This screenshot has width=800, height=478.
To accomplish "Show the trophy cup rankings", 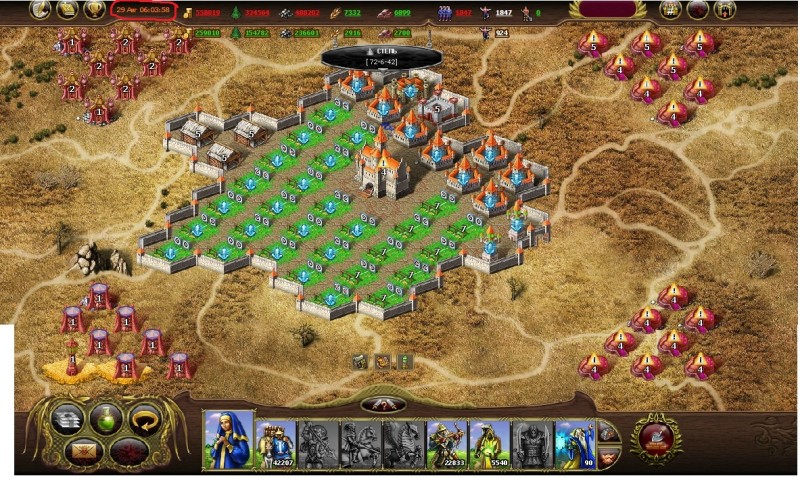I will click(x=96, y=10).
